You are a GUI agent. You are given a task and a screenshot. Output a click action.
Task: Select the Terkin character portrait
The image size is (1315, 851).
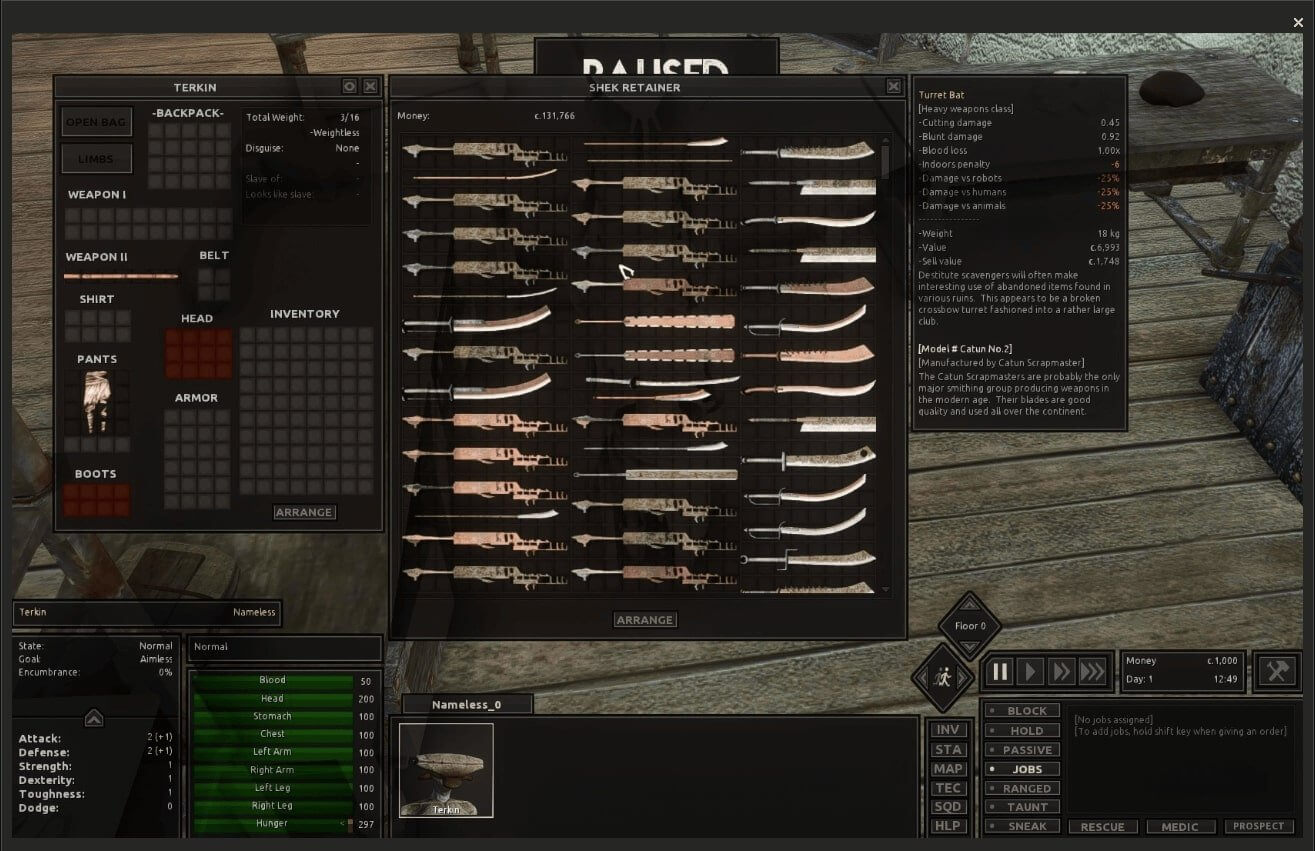[x=446, y=770]
